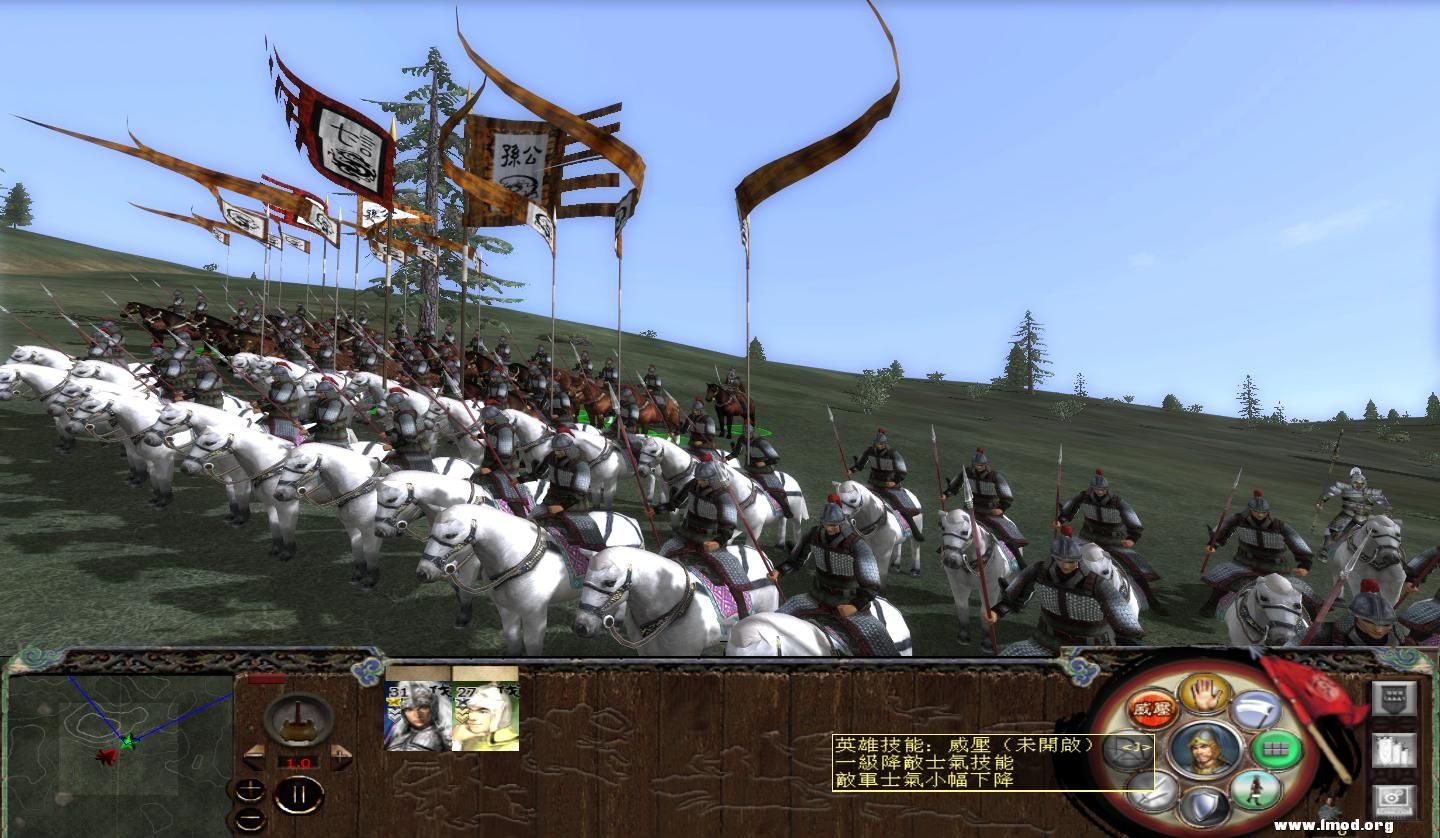Open the green group formation button
1440x838 pixels.
[x=1277, y=749]
